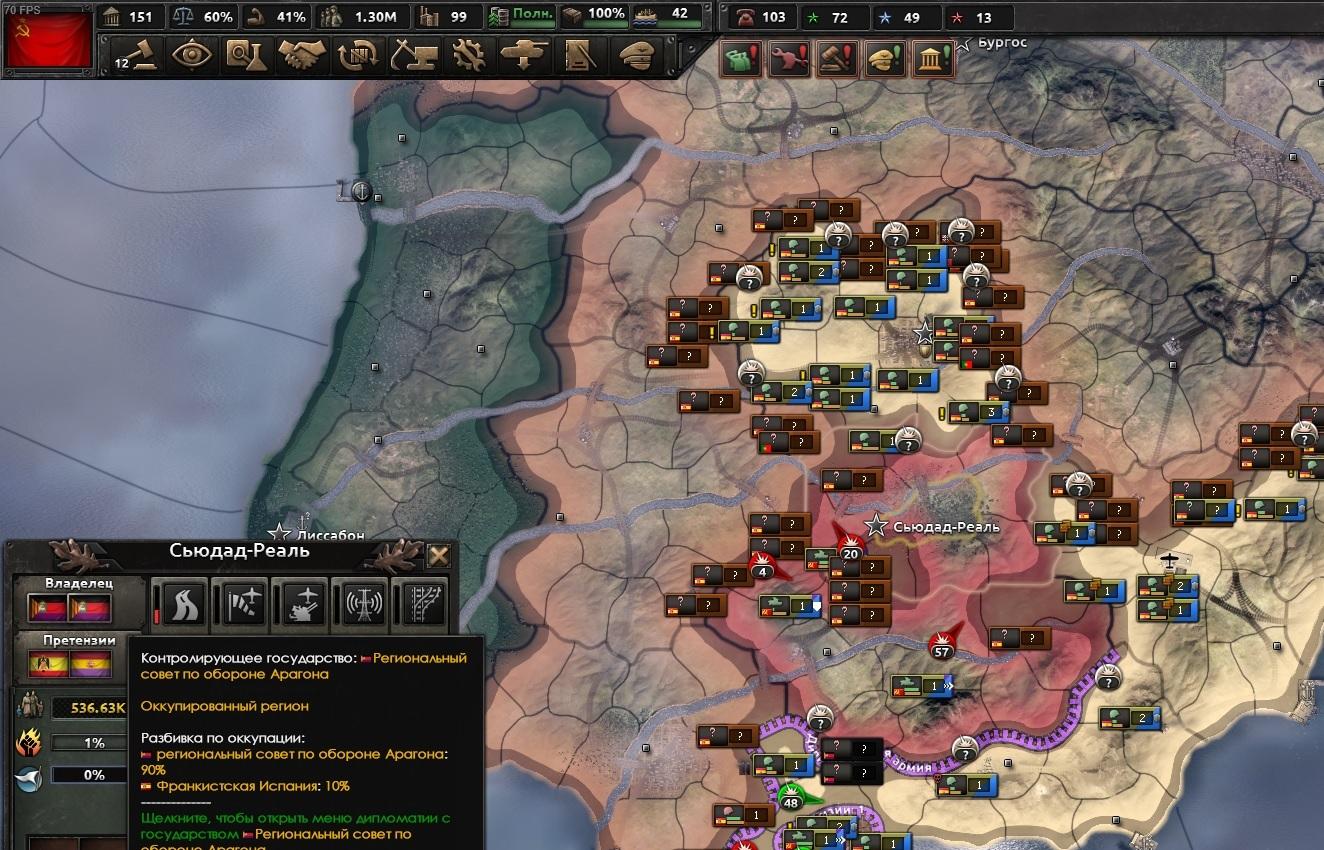The width and height of the screenshot is (1324, 850).
Task: Select the radar station building icon
Action: [363, 602]
